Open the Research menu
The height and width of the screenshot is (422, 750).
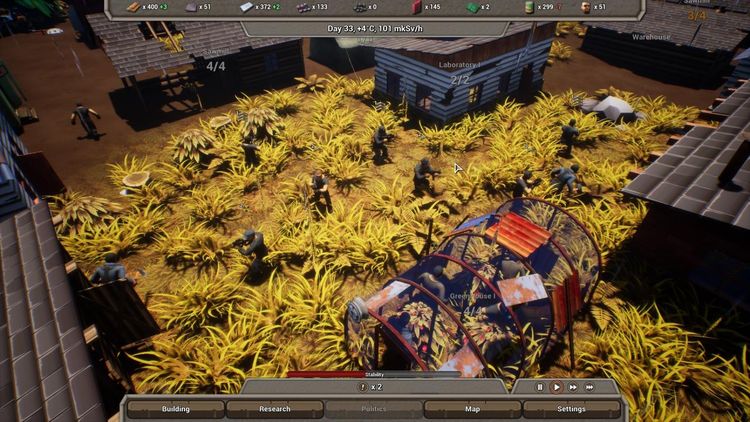(274, 409)
